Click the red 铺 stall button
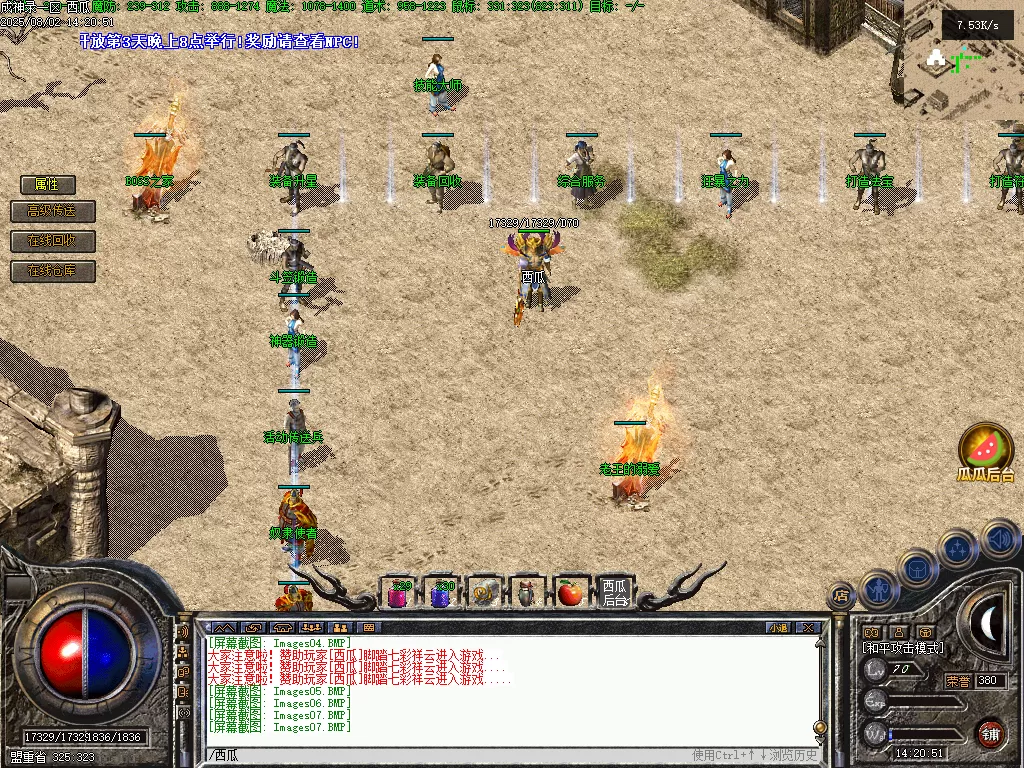1024x768 pixels. coord(991,733)
